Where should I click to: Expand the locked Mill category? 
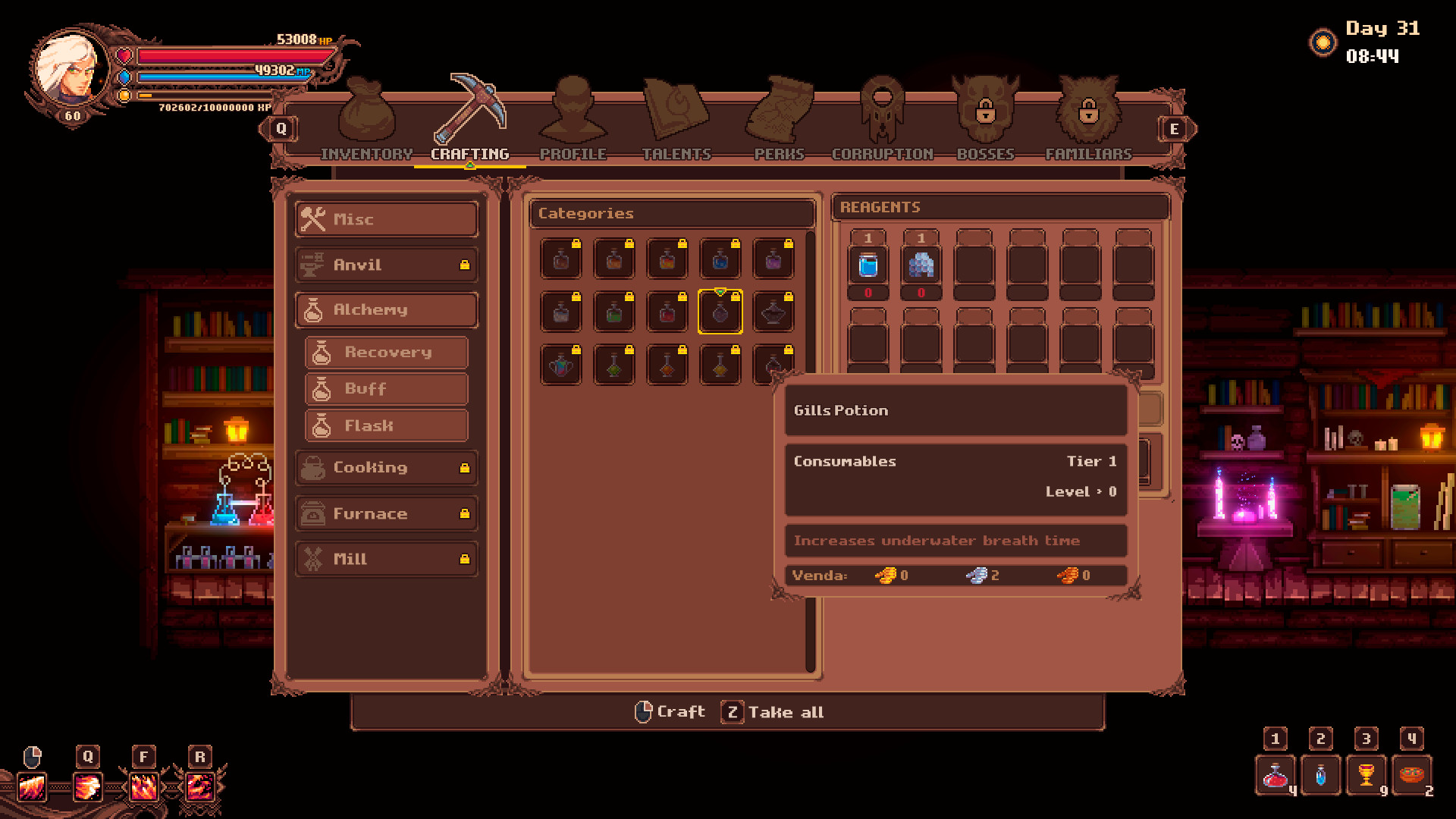[386, 559]
